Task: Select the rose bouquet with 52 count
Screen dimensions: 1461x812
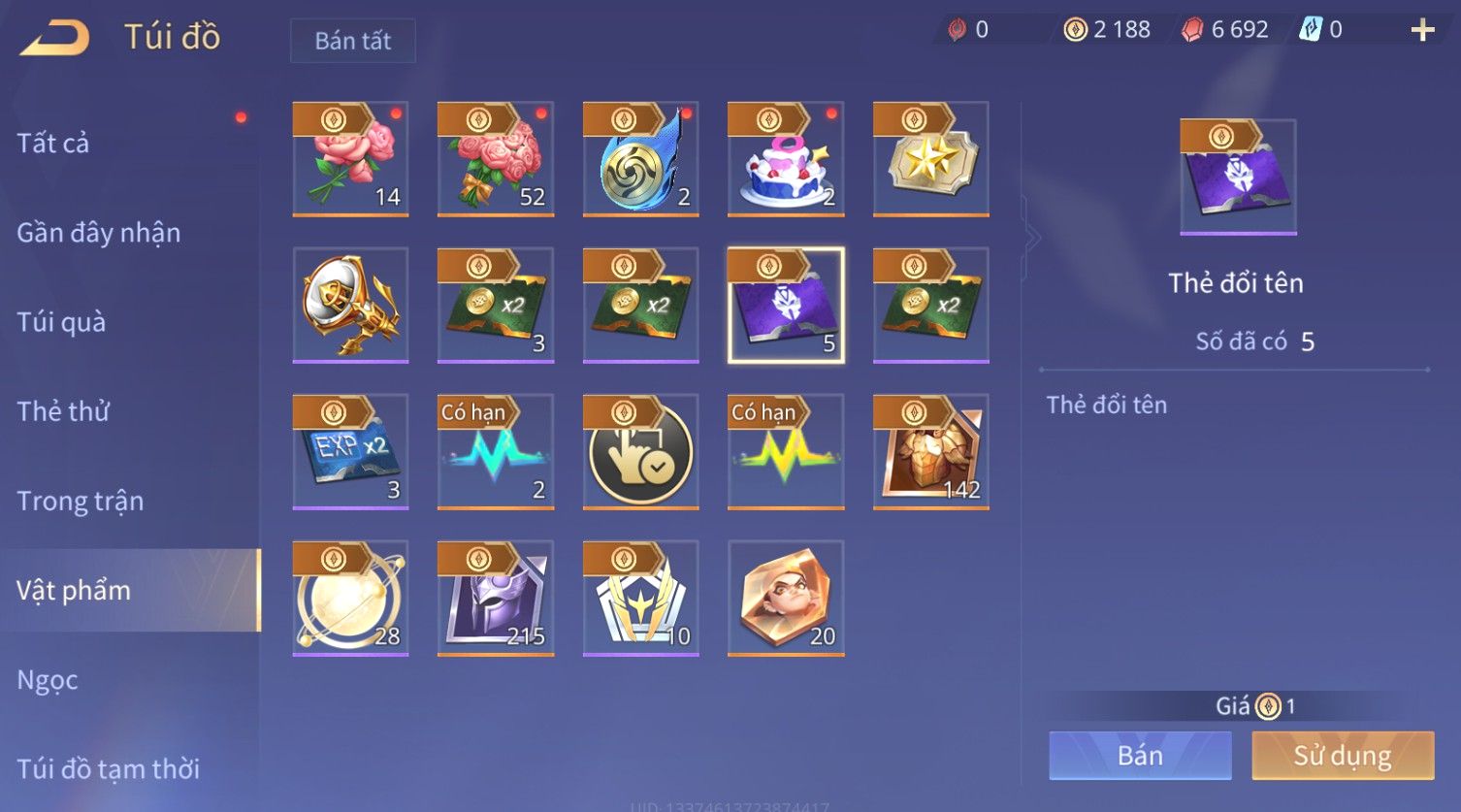Action: click(495, 159)
